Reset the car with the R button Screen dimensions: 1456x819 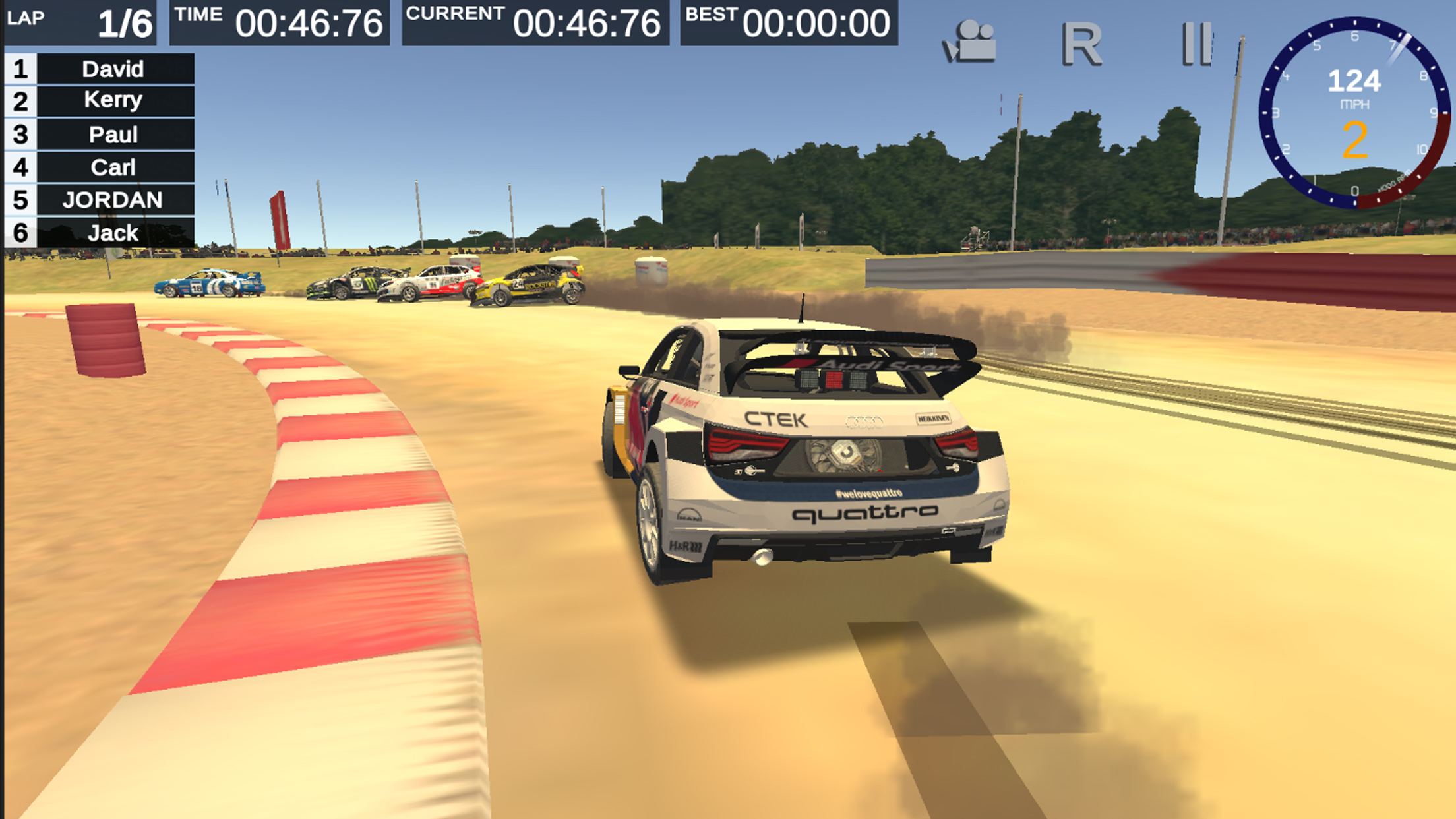(1081, 44)
